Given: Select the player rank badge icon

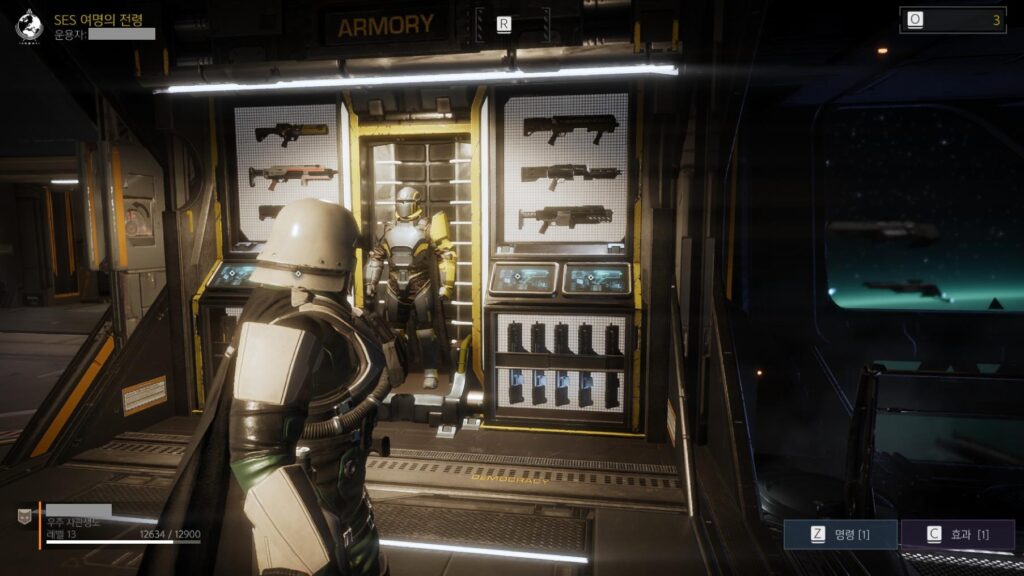Looking at the screenshot, I should tap(24, 517).
